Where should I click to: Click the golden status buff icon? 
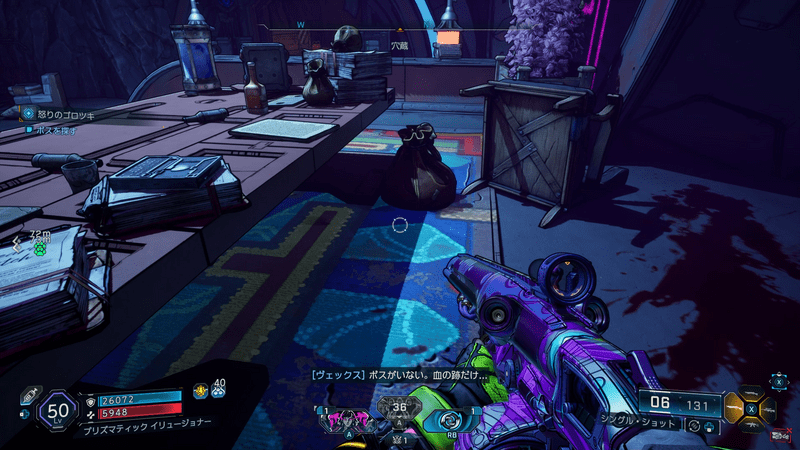click(199, 390)
